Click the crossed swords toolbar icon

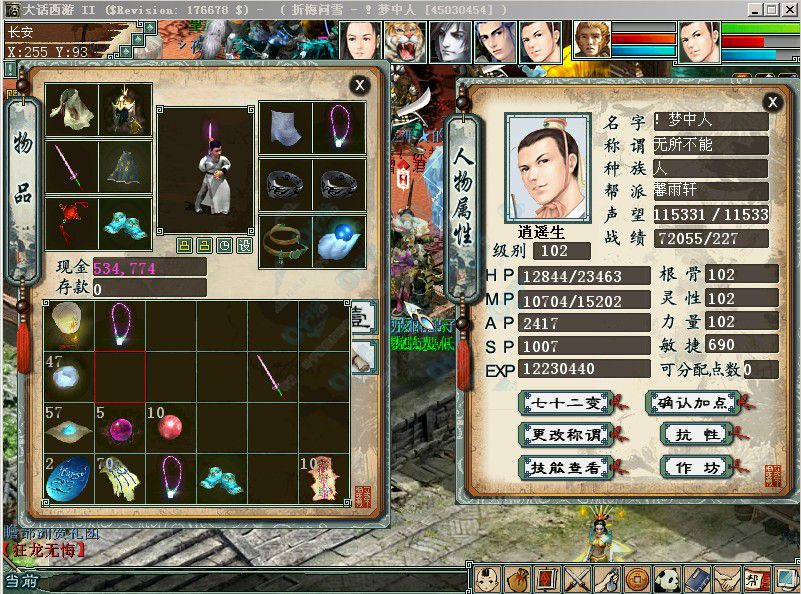coord(577,579)
